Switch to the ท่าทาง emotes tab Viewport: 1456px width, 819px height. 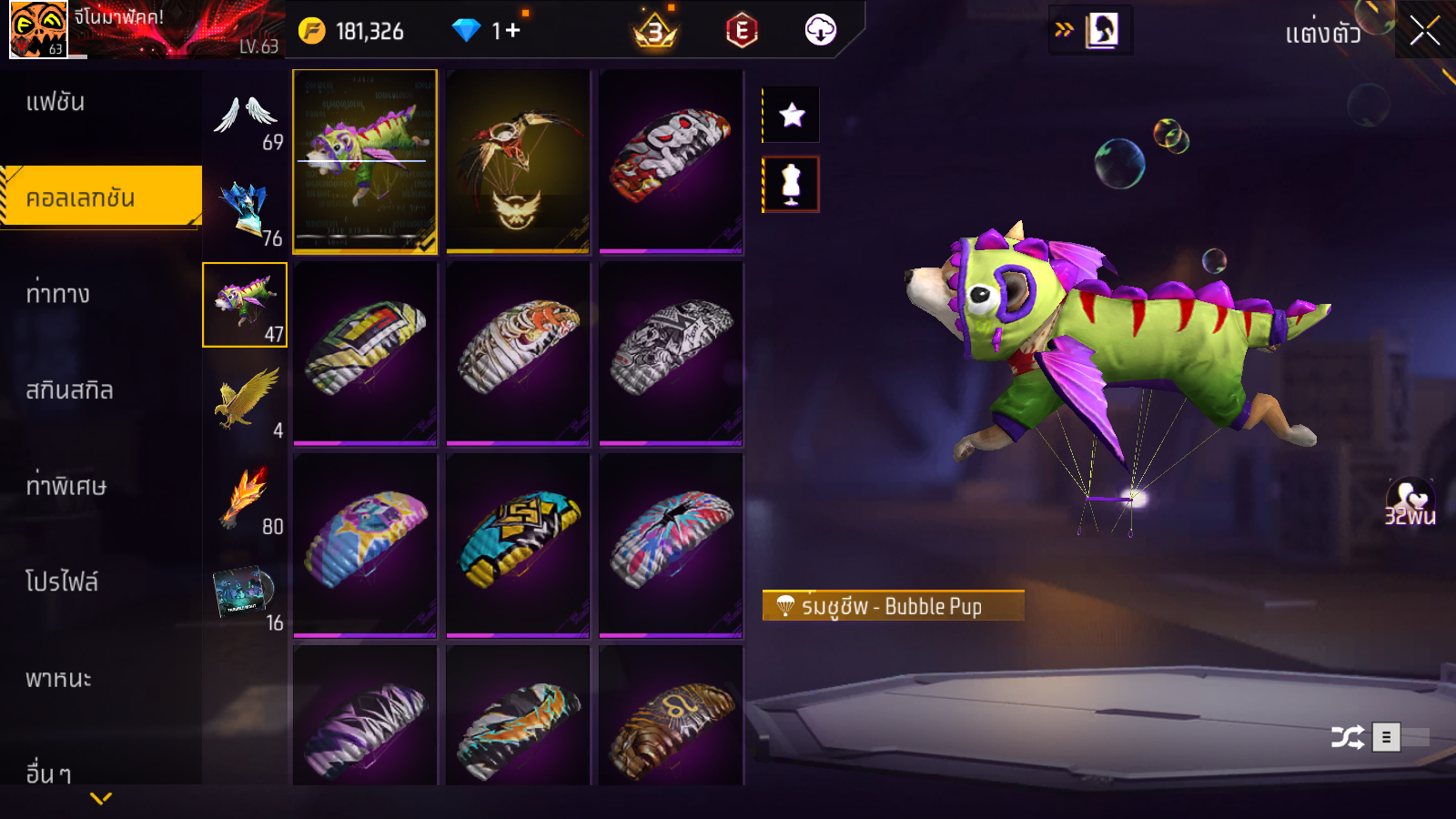(58, 294)
